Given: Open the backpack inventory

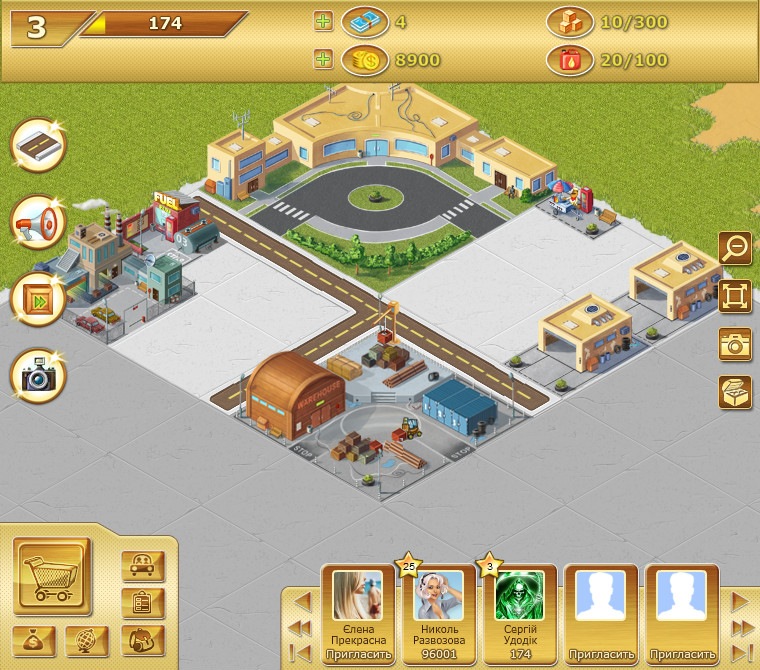Looking at the screenshot, I should [142, 640].
